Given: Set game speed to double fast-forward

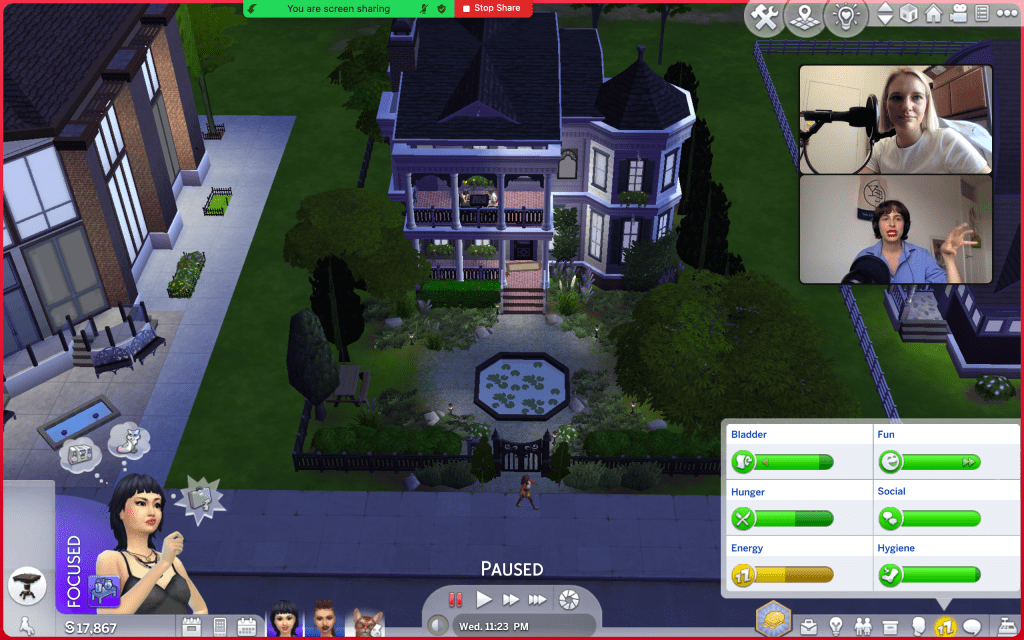Looking at the screenshot, I should coord(511,599).
